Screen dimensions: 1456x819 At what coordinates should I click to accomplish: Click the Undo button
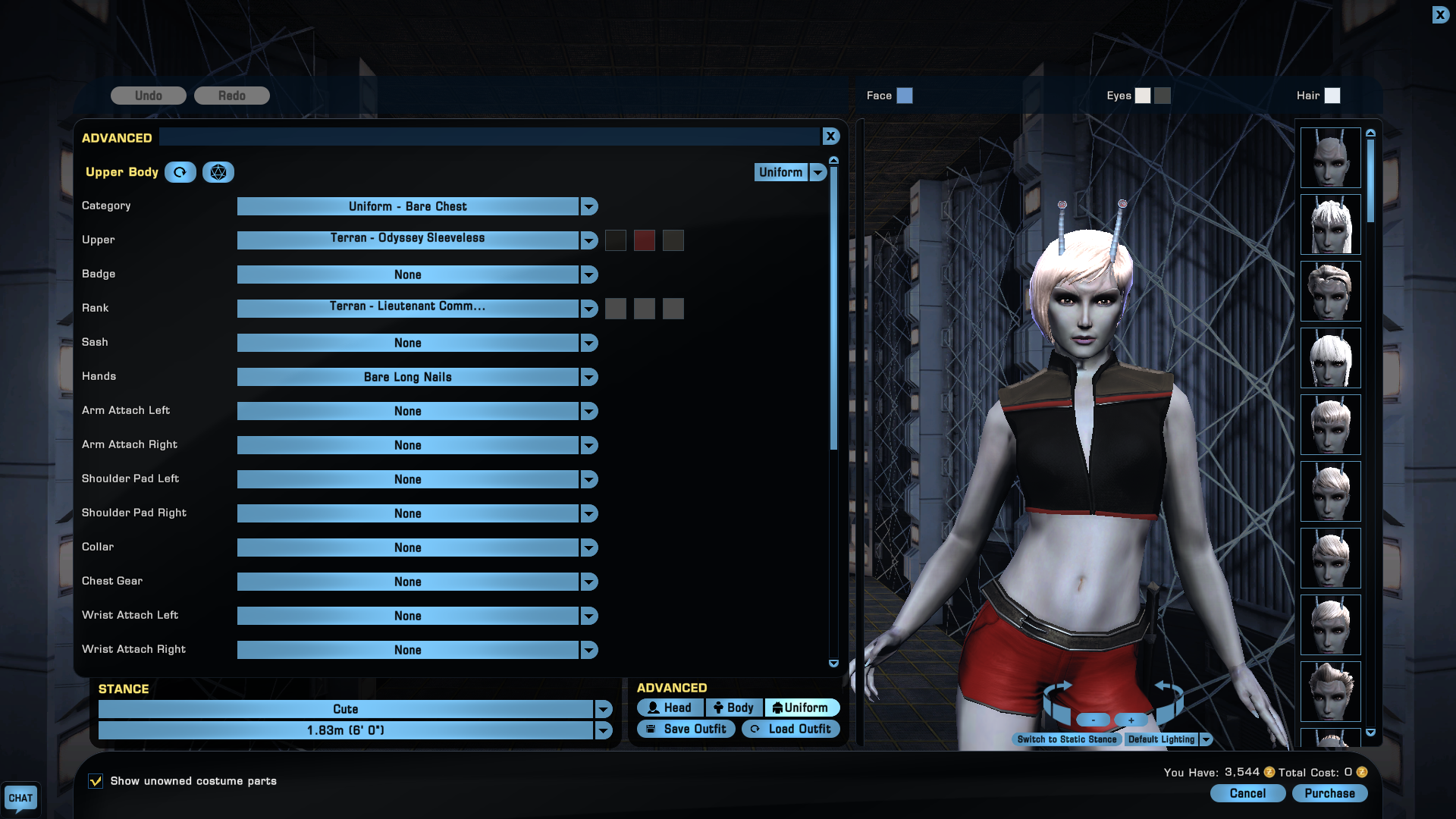(148, 96)
